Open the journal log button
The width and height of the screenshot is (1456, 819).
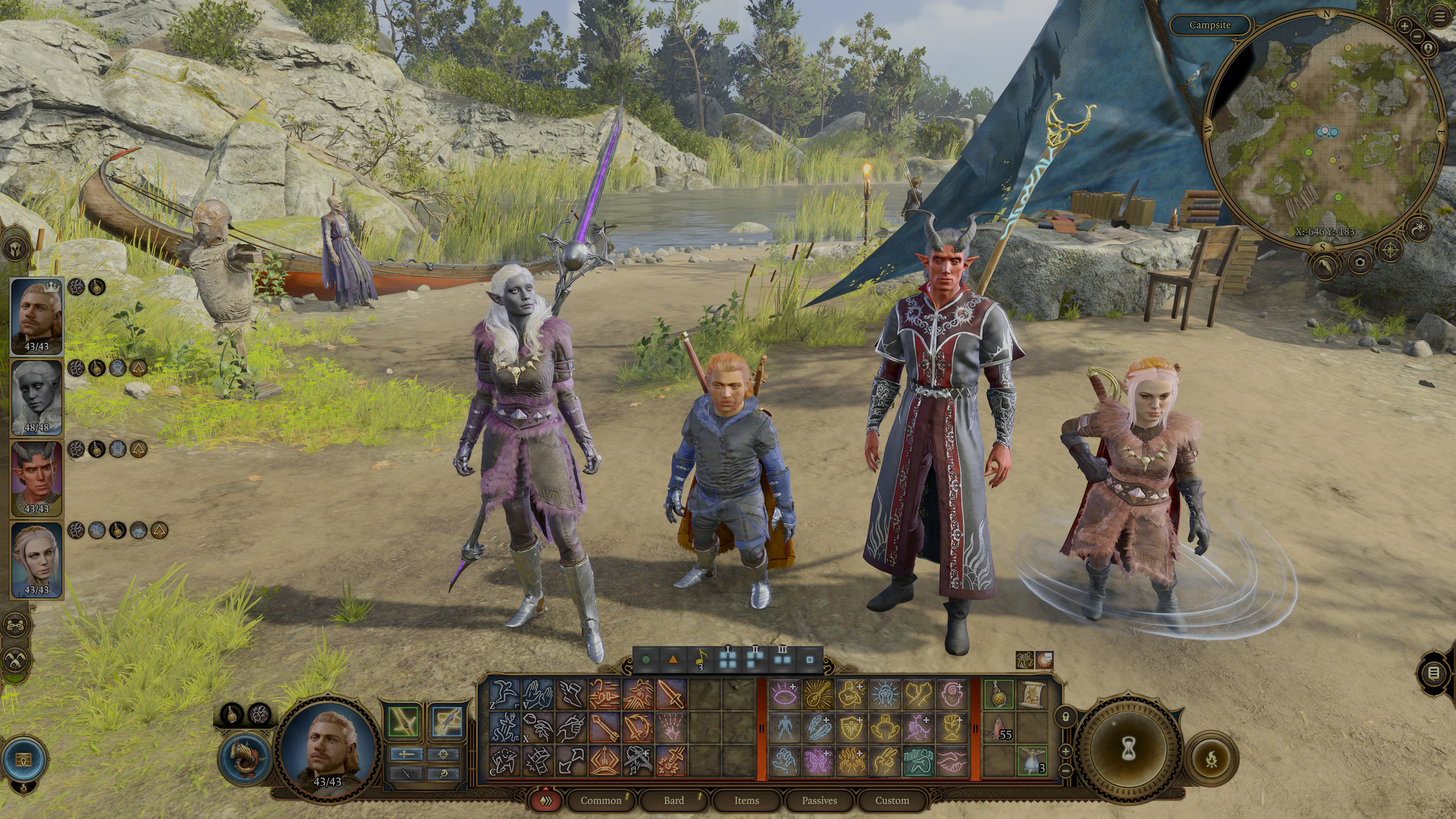tap(1434, 673)
